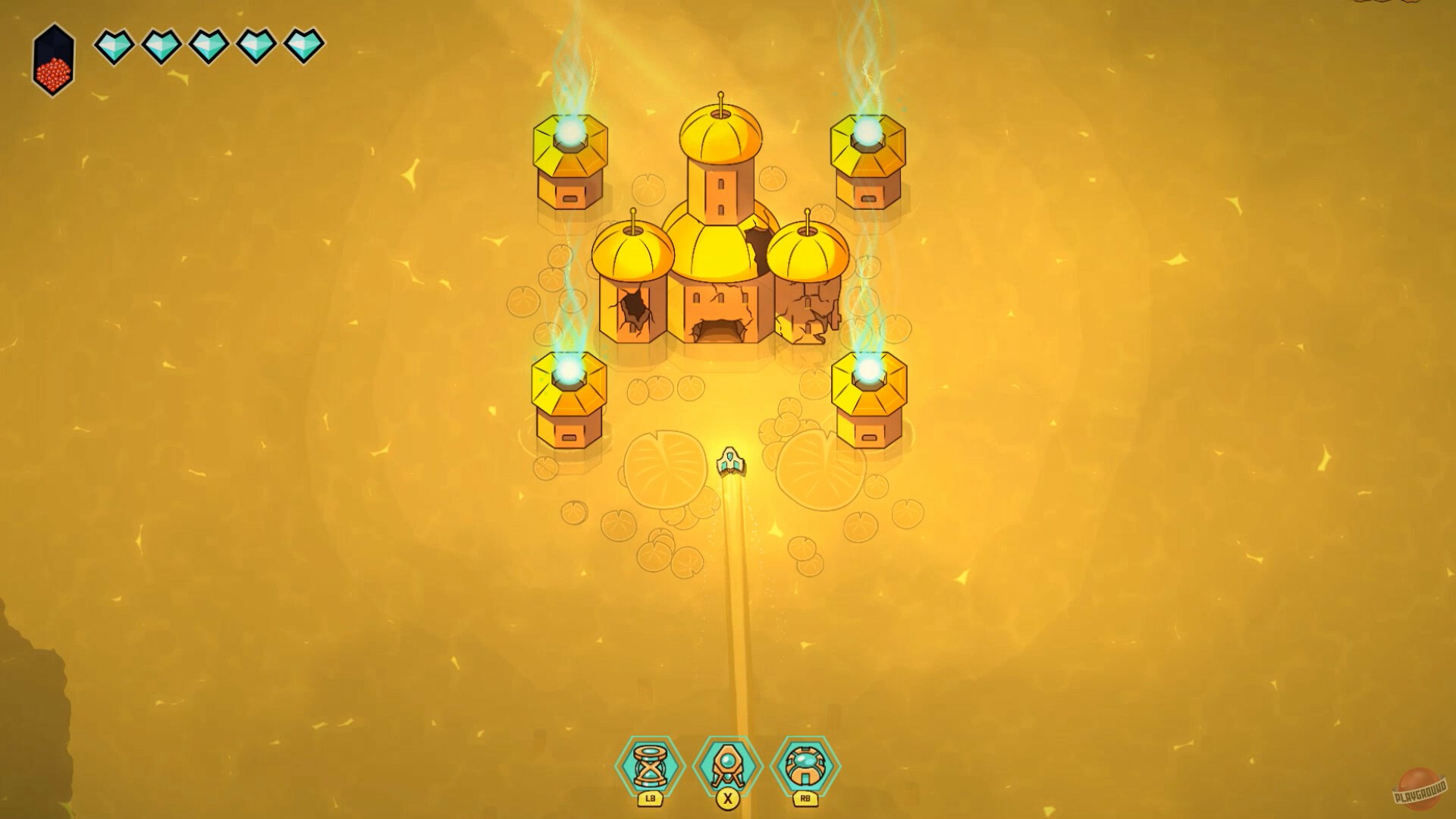This screenshot has width=1456, height=819.
Task: Select the hourglass ability bound to LB
Action: click(x=651, y=766)
